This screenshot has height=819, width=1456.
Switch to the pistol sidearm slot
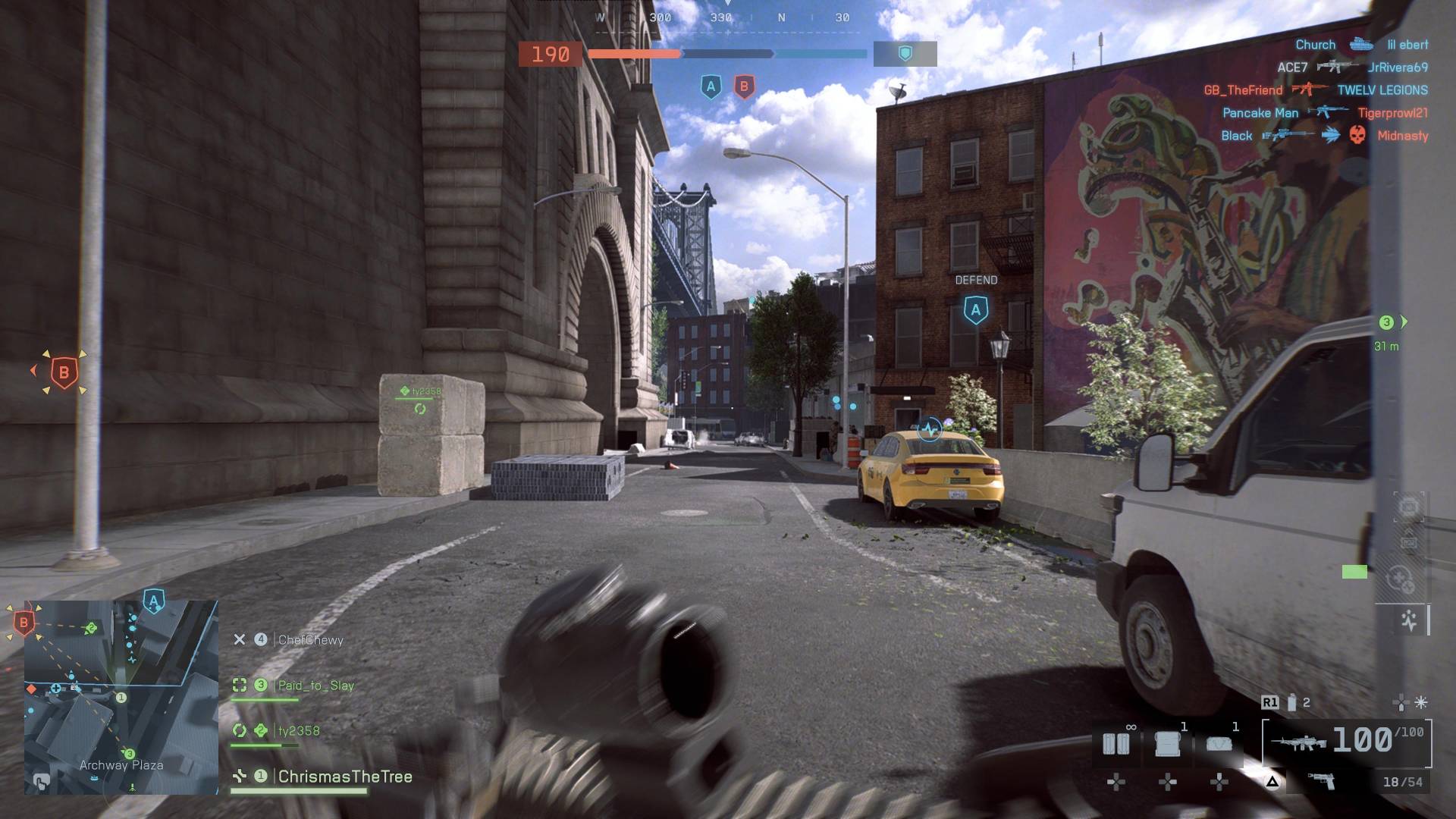coord(1321,781)
